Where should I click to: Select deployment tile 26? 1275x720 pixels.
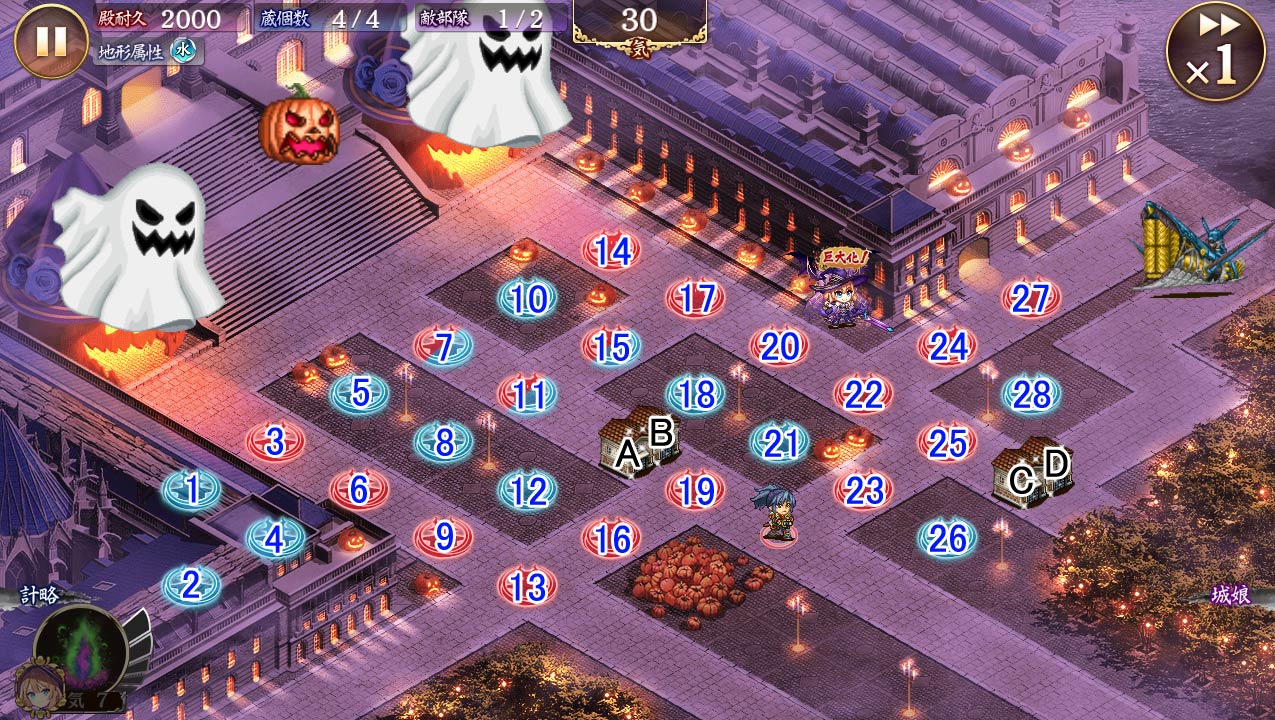click(947, 538)
